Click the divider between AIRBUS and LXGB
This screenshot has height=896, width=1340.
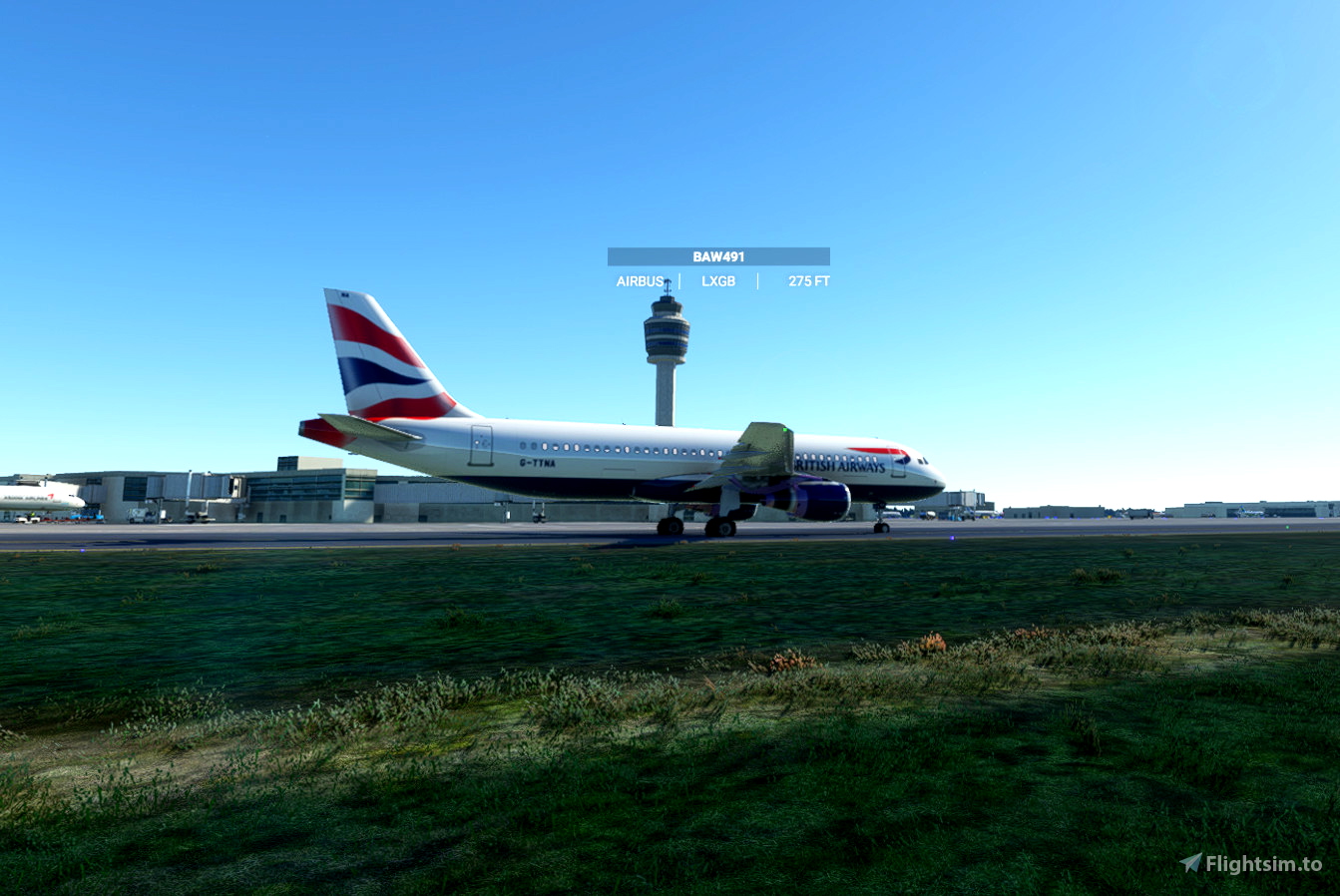677,281
